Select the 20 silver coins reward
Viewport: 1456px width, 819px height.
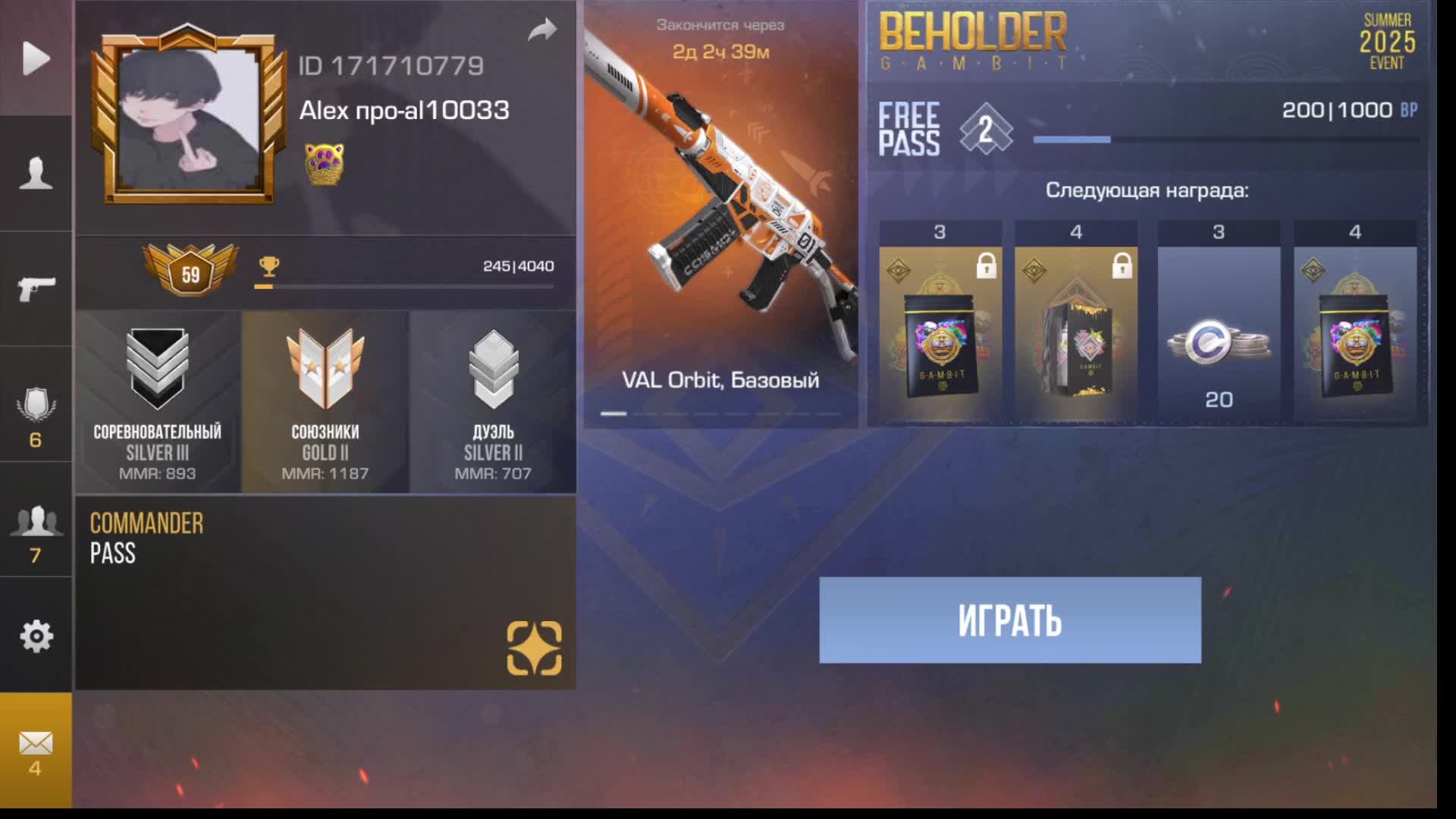(1219, 334)
